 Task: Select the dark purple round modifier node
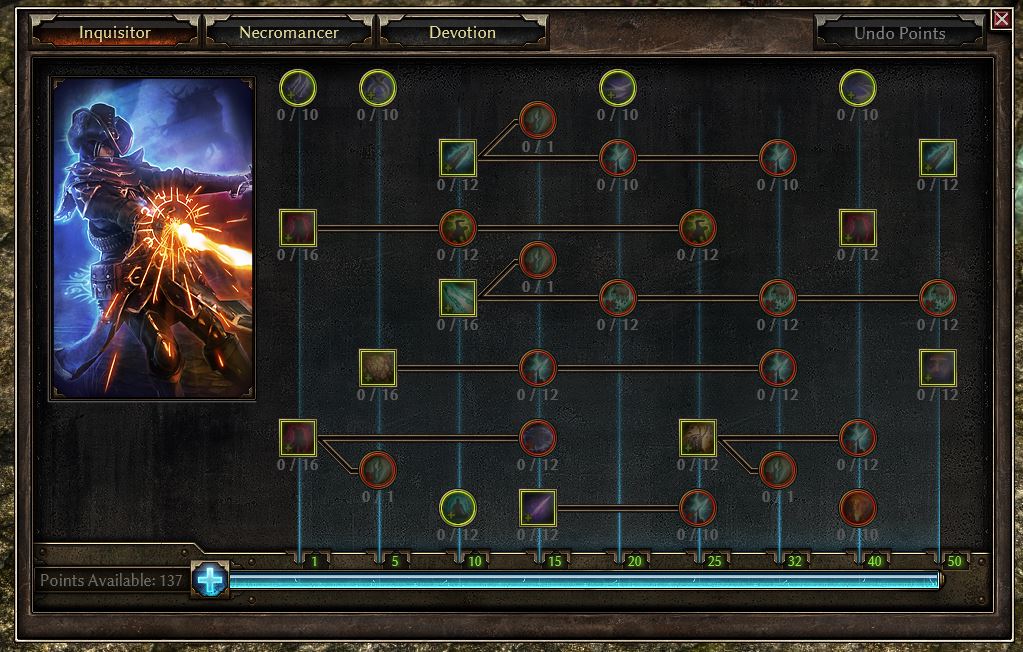(x=538, y=437)
